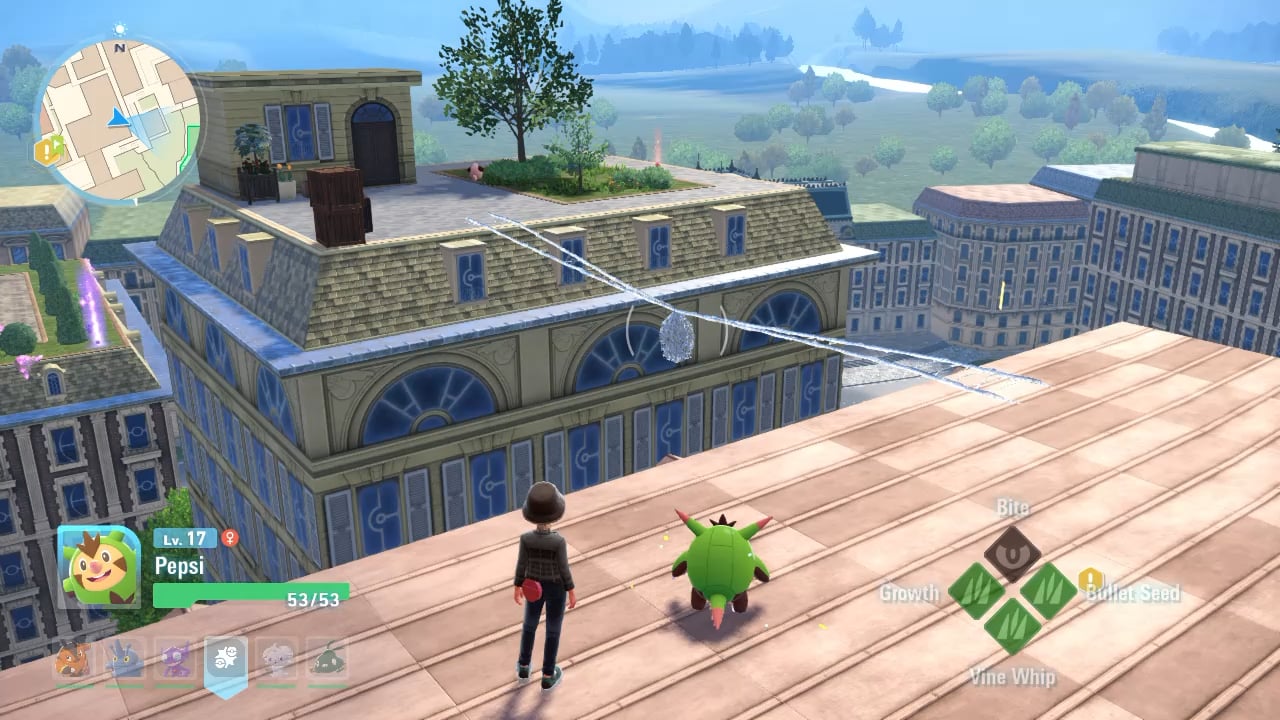Switch to the orange Pokémon party slot

point(74,660)
